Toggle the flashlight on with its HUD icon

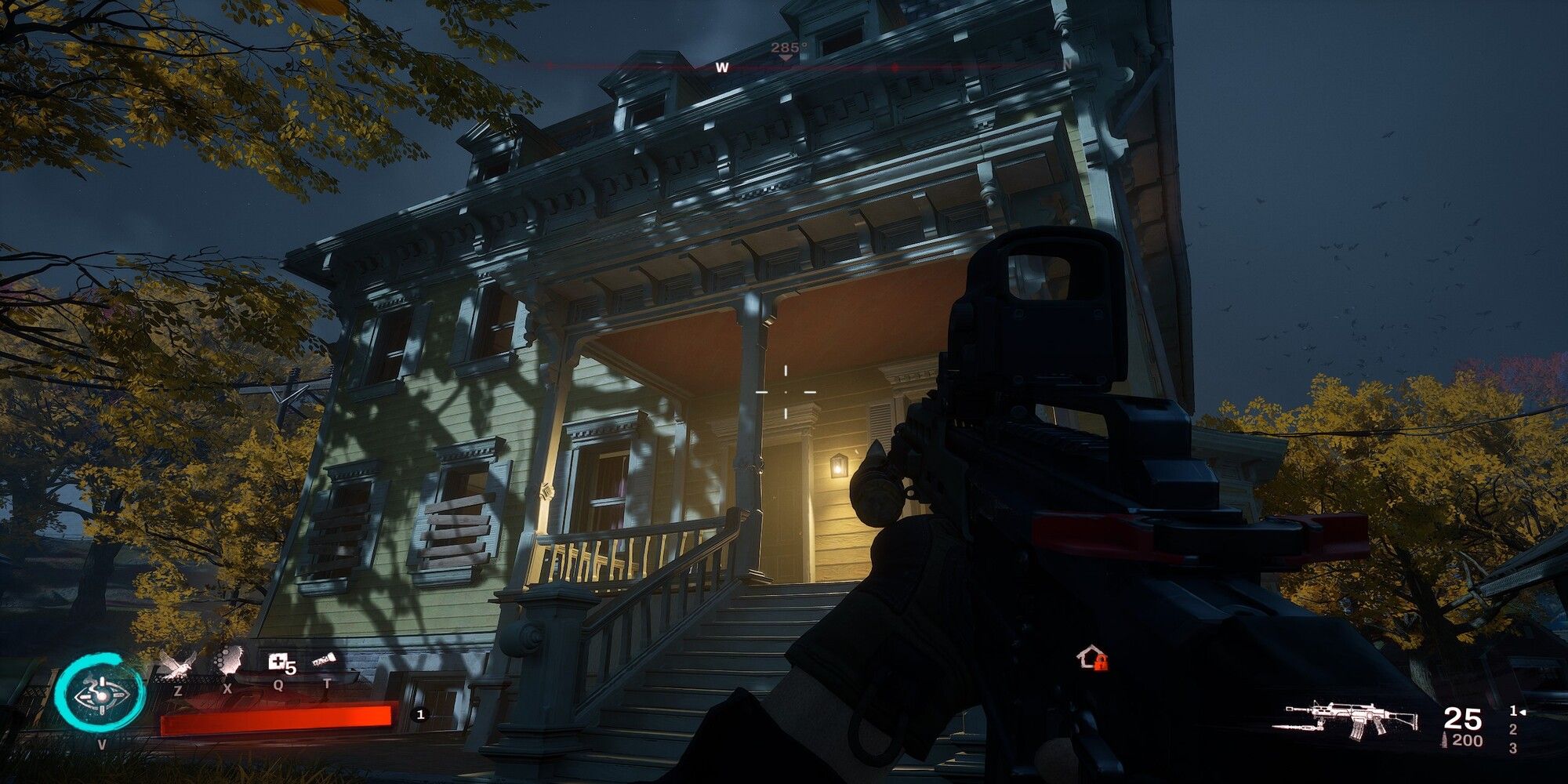325,660
